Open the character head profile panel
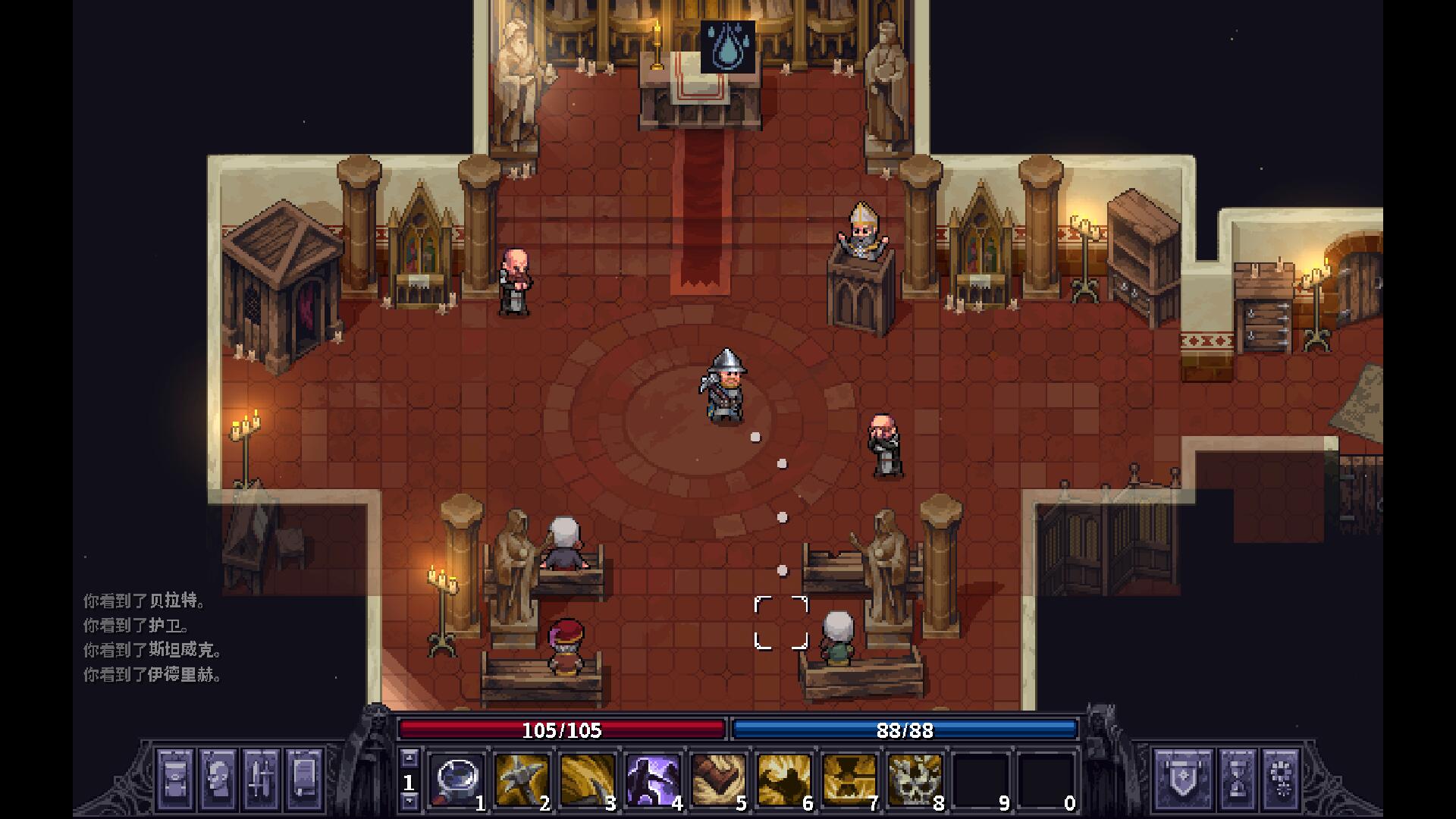This screenshot has height=819, width=1456. [x=218, y=779]
